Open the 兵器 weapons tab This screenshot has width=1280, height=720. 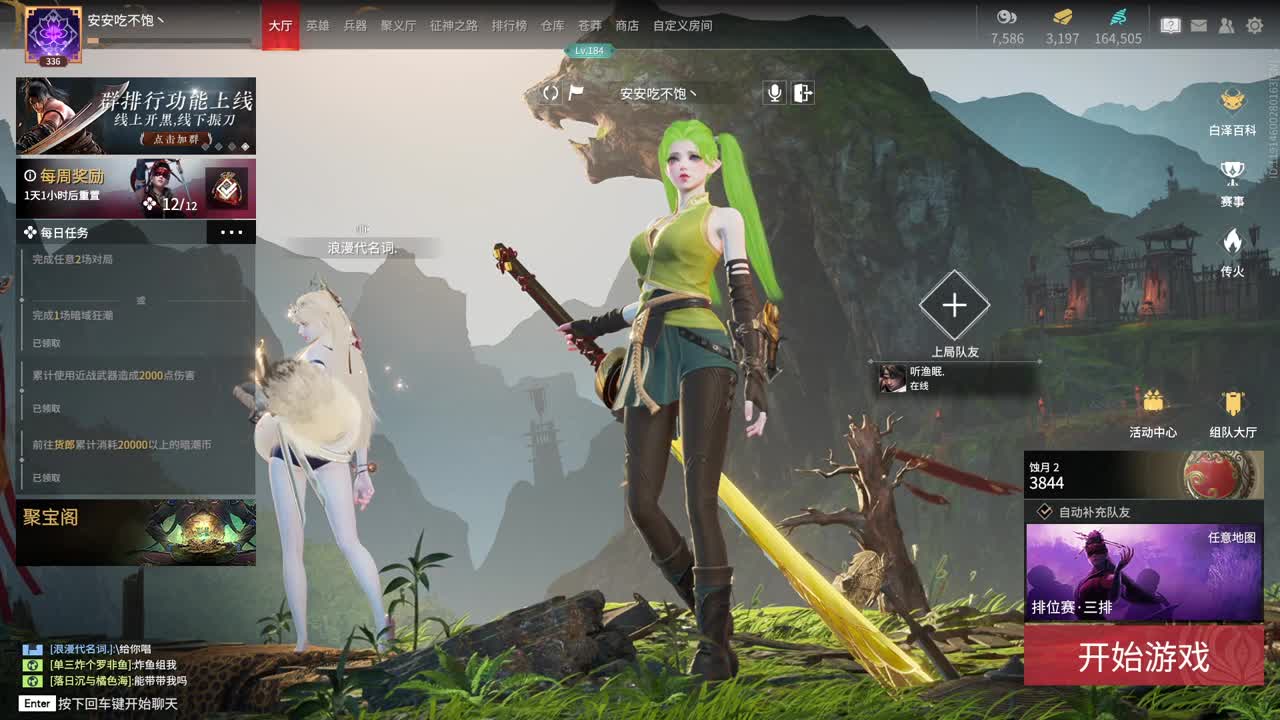[355, 26]
